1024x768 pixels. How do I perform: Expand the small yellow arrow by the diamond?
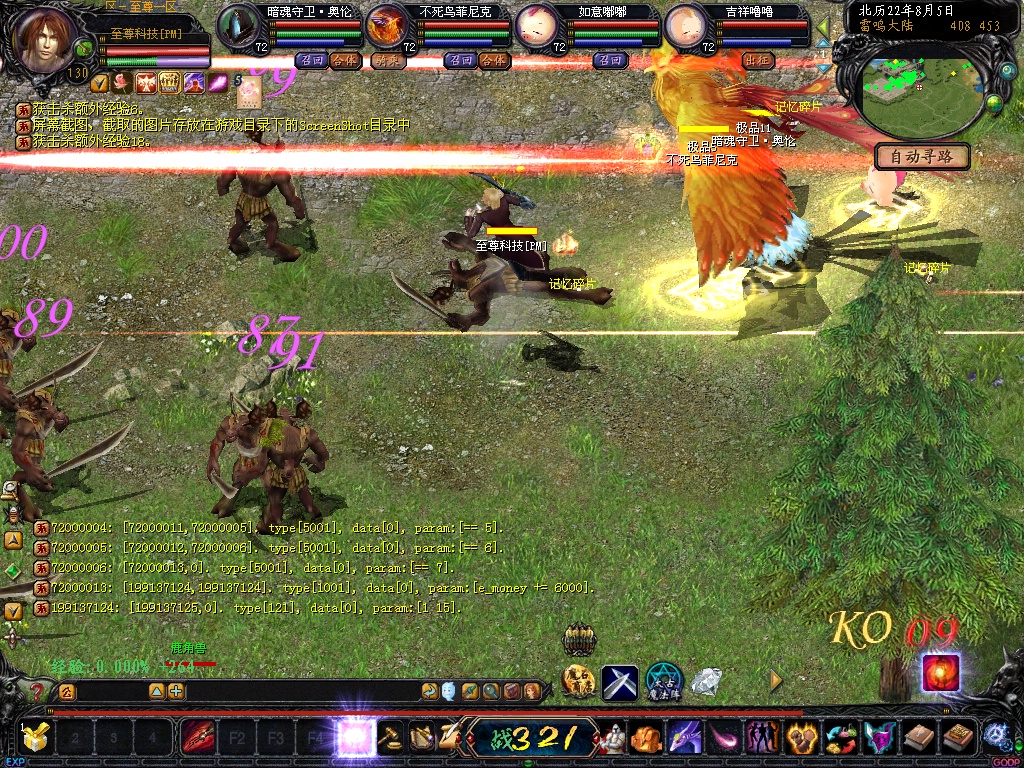coord(776,681)
